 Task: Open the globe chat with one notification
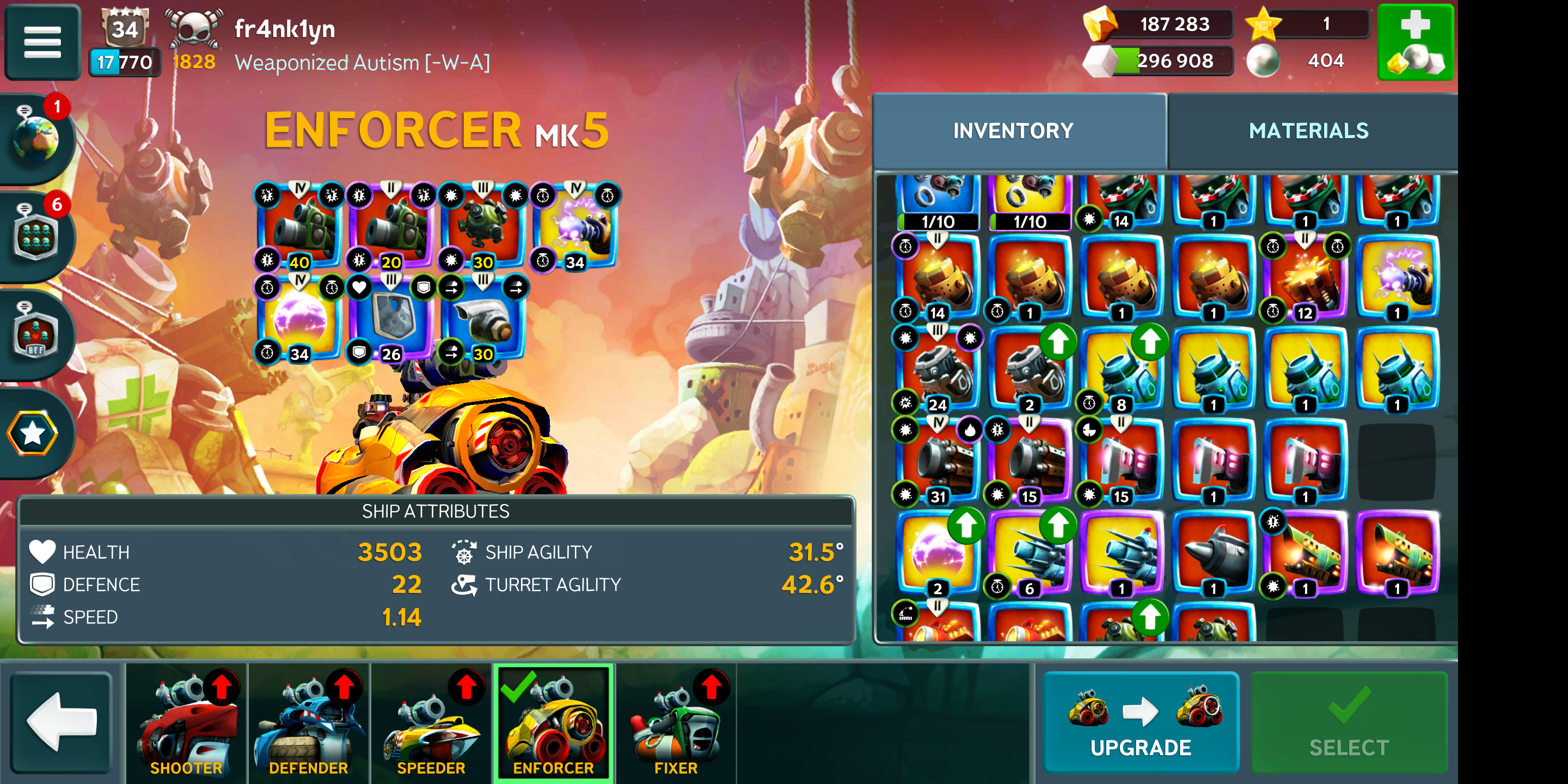36,139
